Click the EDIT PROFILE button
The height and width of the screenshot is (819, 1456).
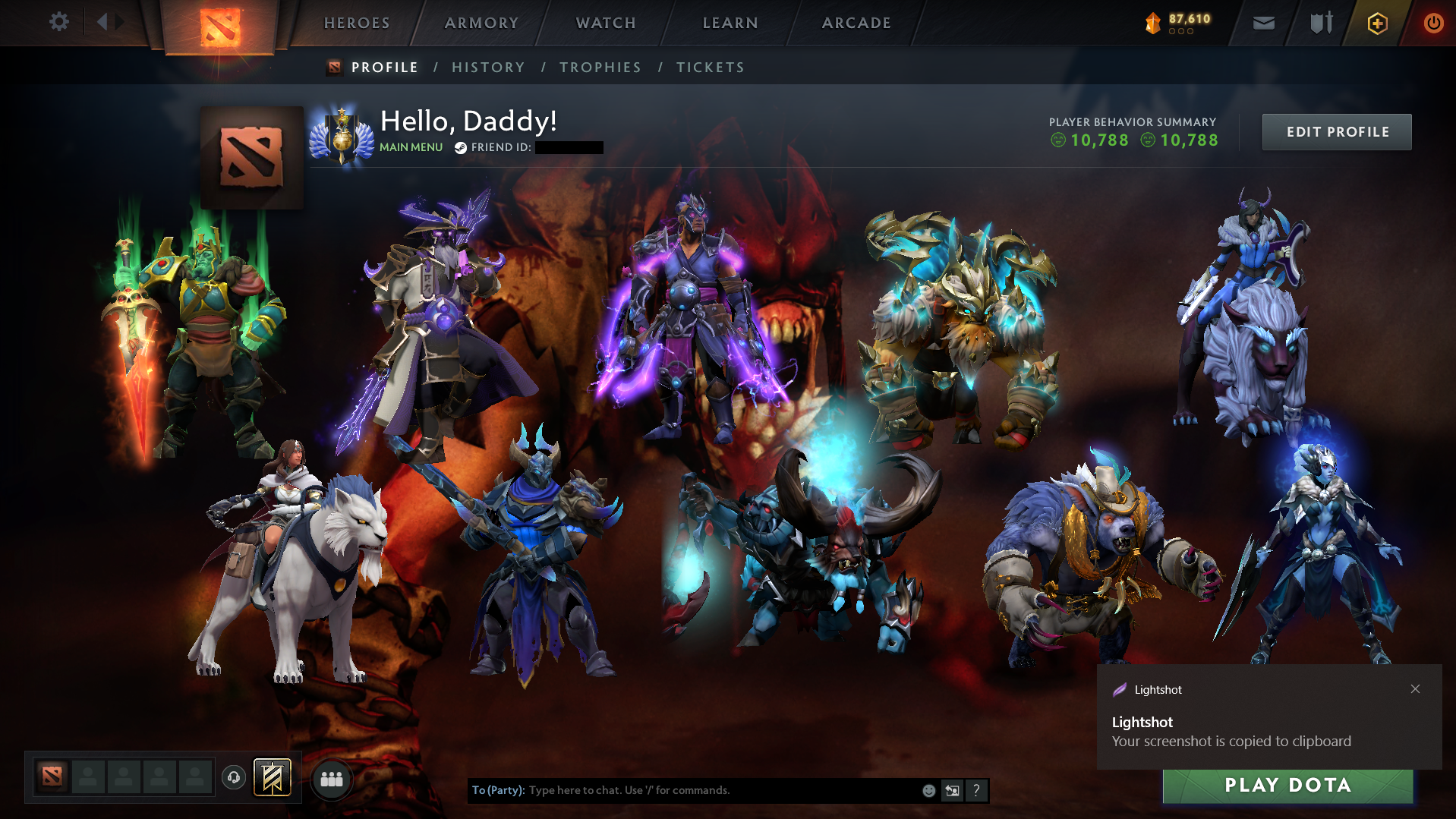(1336, 131)
